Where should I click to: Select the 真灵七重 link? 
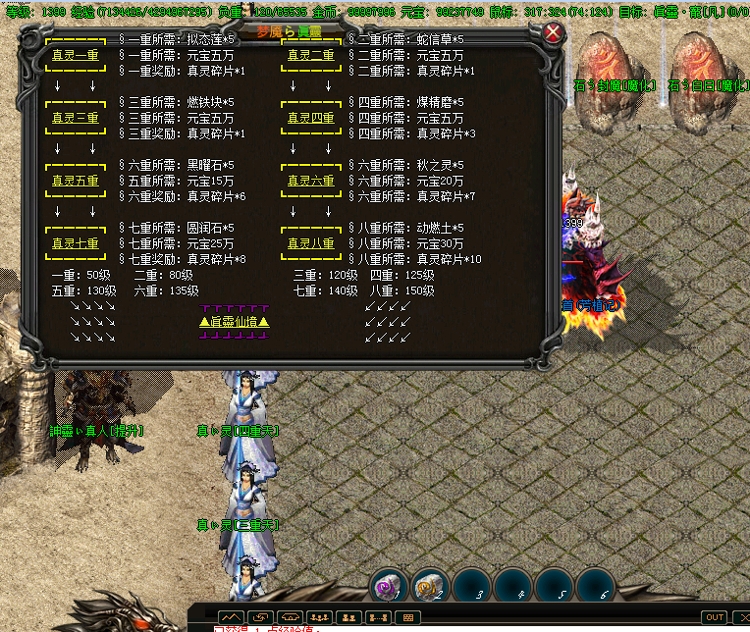(75, 243)
